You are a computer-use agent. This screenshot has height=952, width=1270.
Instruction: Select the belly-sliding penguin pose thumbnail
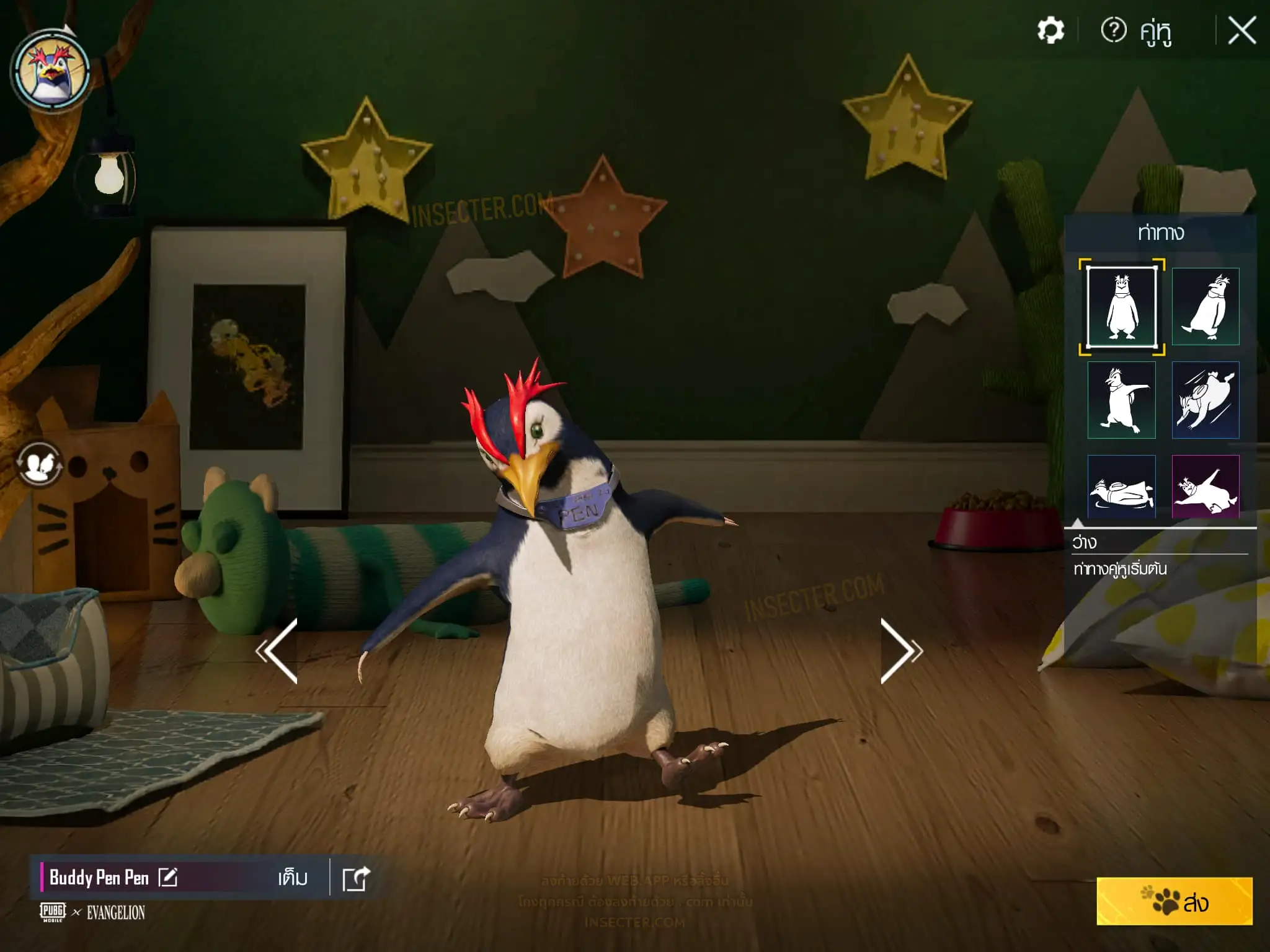pos(1122,487)
